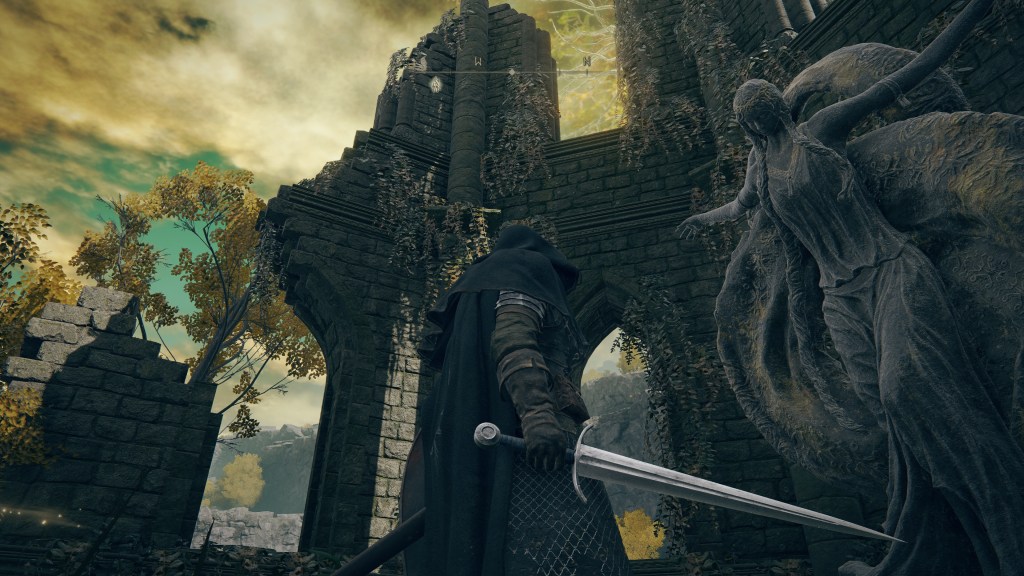Select the N heading on the compass
Viewport: 1024px width, 576px height.
click(586, 62)
